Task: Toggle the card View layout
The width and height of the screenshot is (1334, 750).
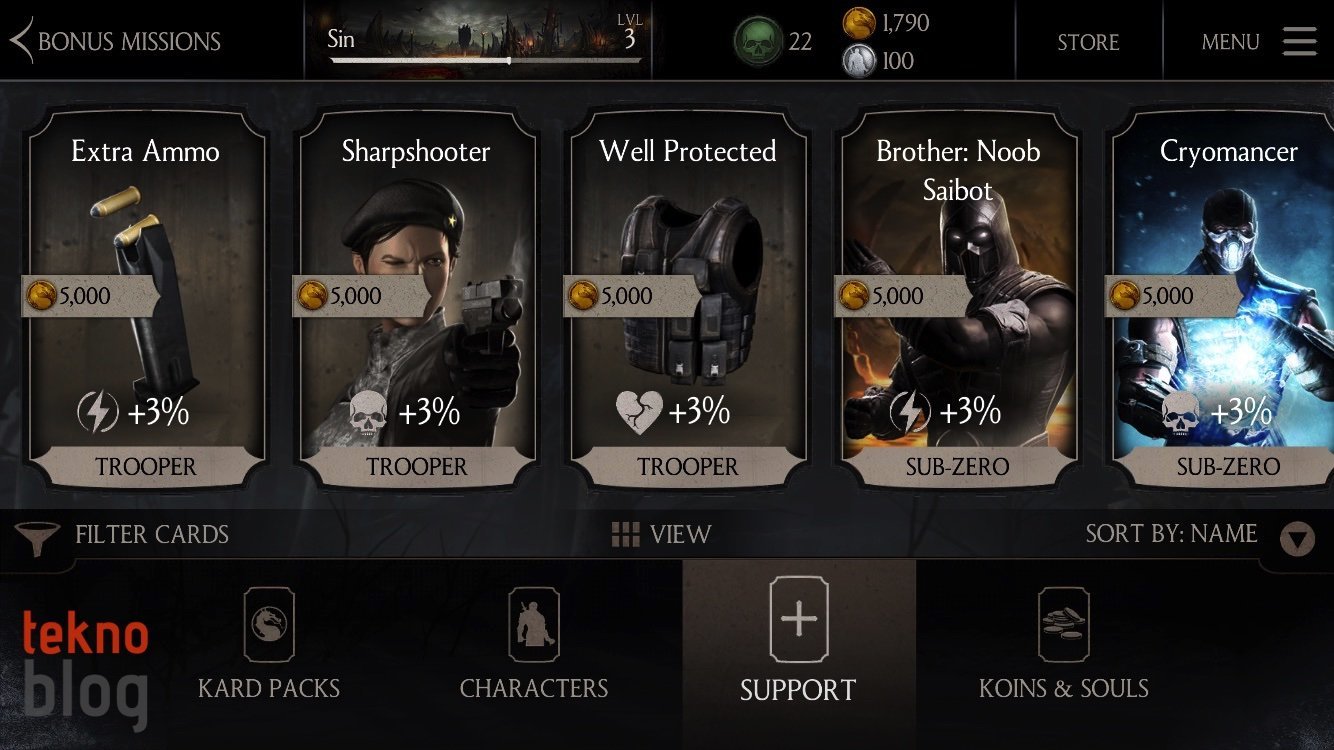Action: tap(661, 535)
